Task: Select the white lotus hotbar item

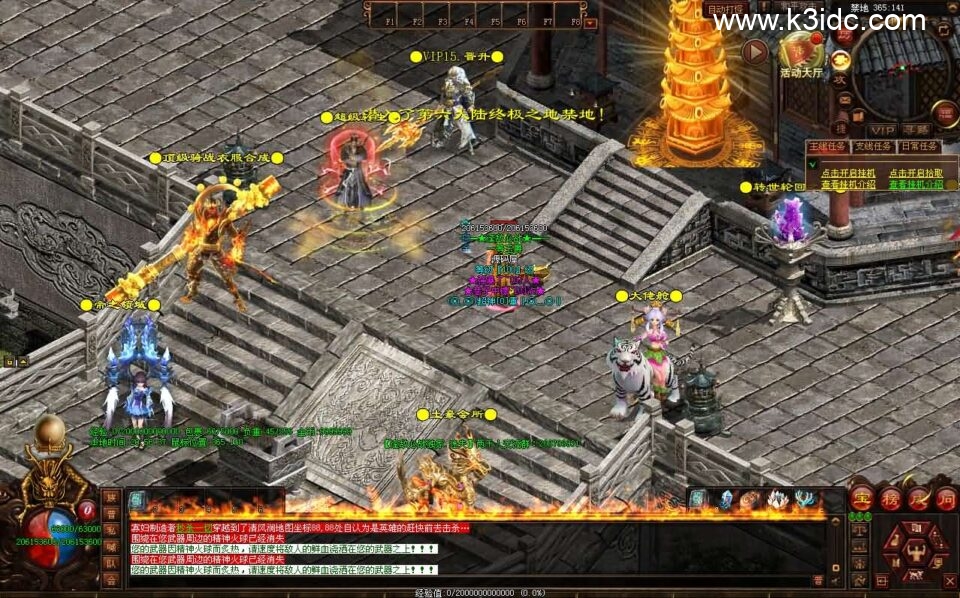Action: tap(777, 500)
